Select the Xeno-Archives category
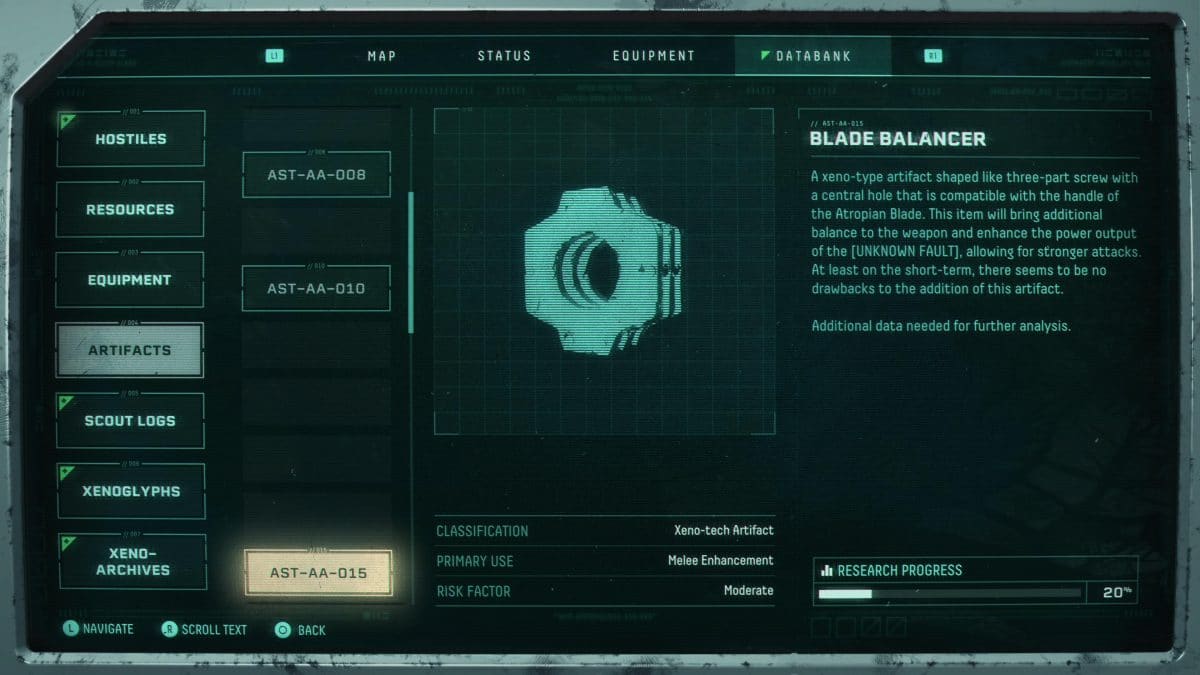 [133, 562]
